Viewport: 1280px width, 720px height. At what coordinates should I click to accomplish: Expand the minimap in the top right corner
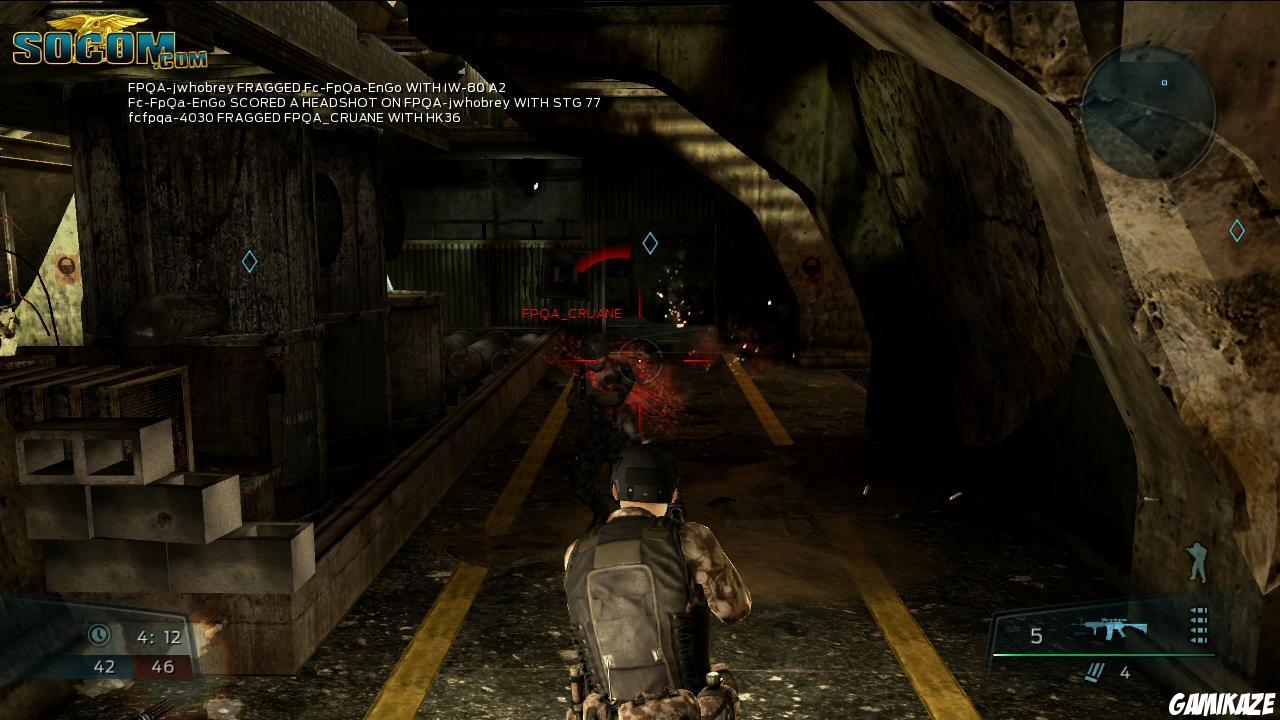1148,110
